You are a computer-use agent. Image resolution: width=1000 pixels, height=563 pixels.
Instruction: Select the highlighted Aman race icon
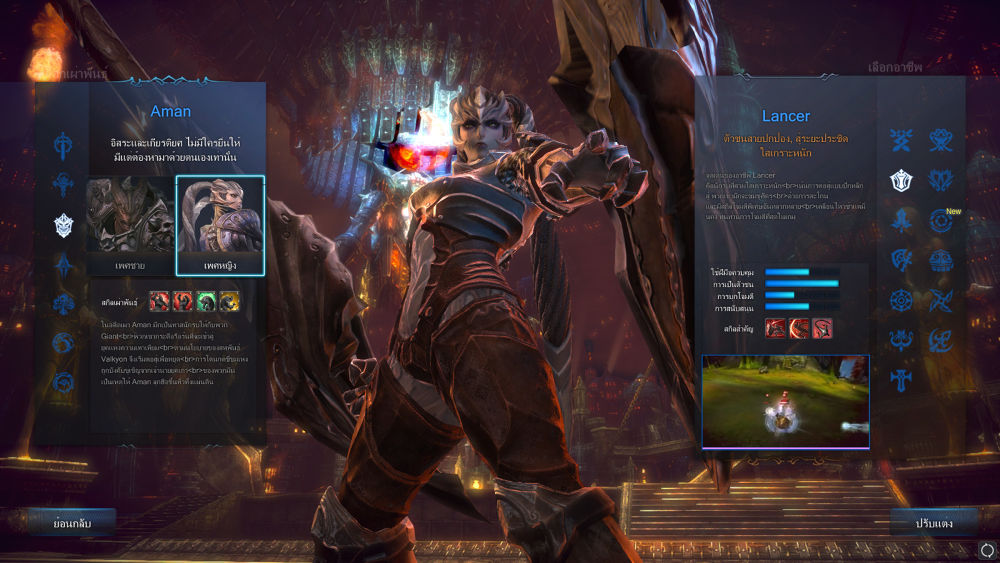point(64,225)
